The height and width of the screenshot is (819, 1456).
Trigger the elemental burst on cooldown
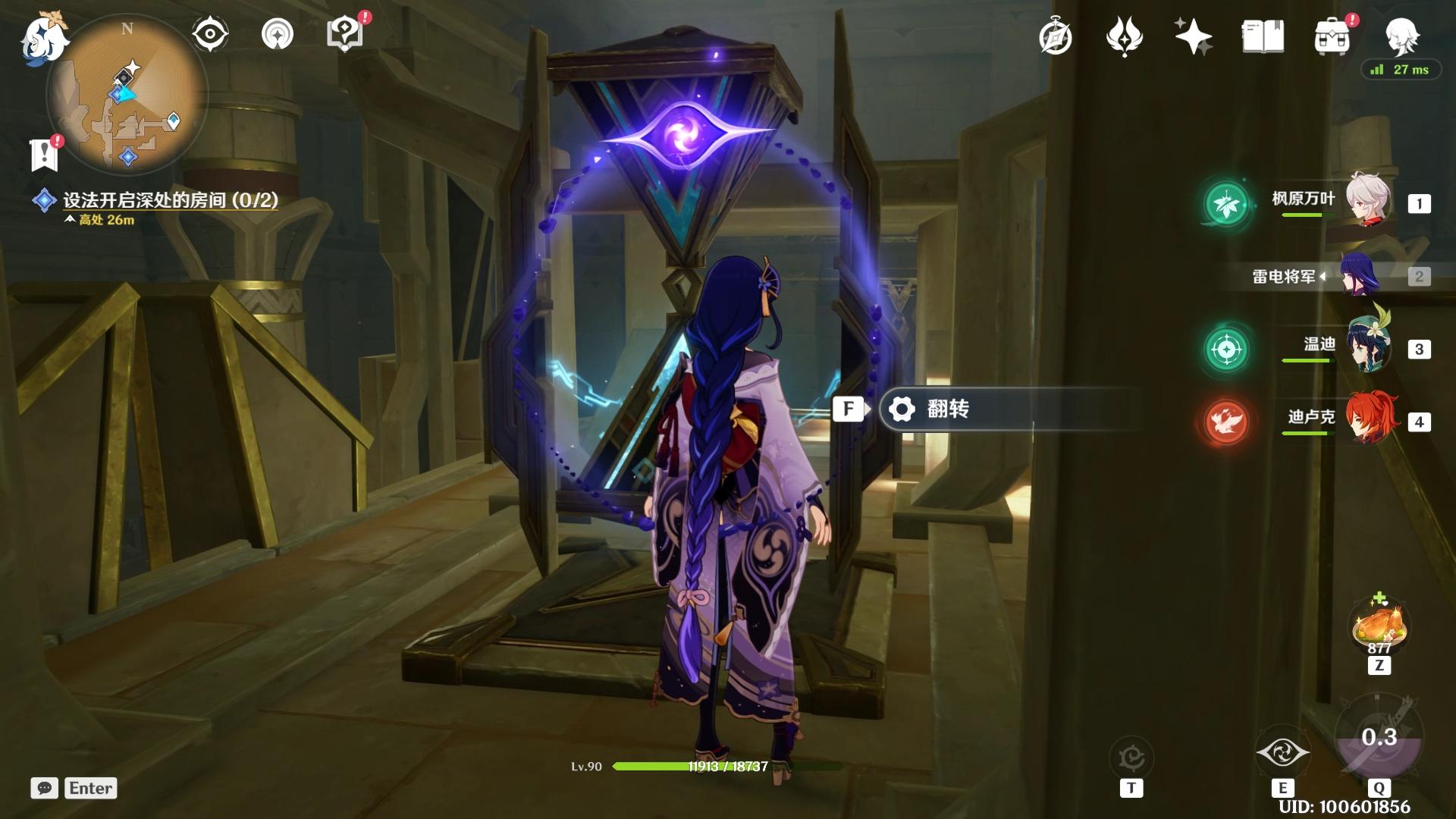click(1379, 738)
